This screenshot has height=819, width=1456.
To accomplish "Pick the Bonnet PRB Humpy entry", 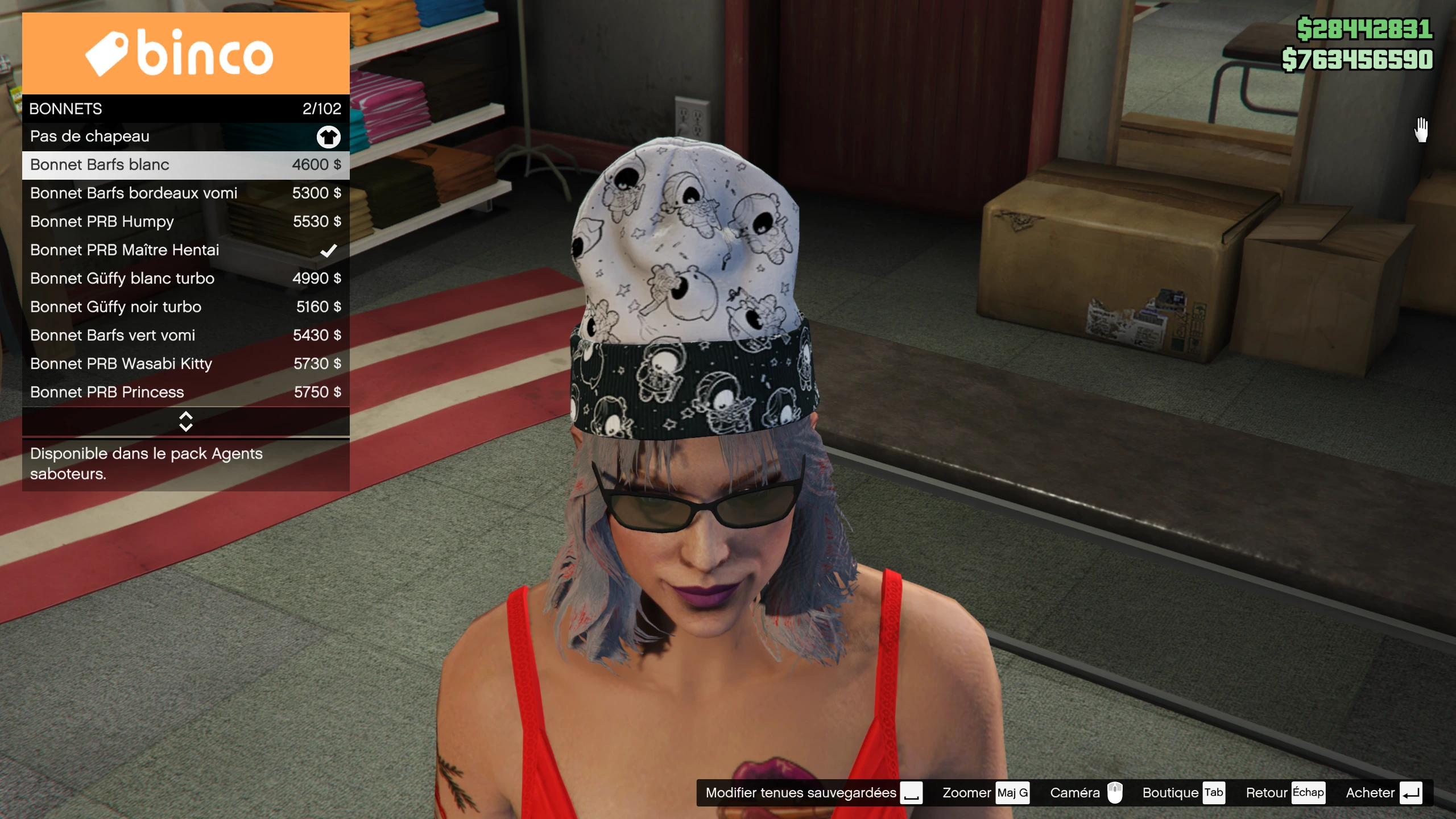I will [185, 222].
